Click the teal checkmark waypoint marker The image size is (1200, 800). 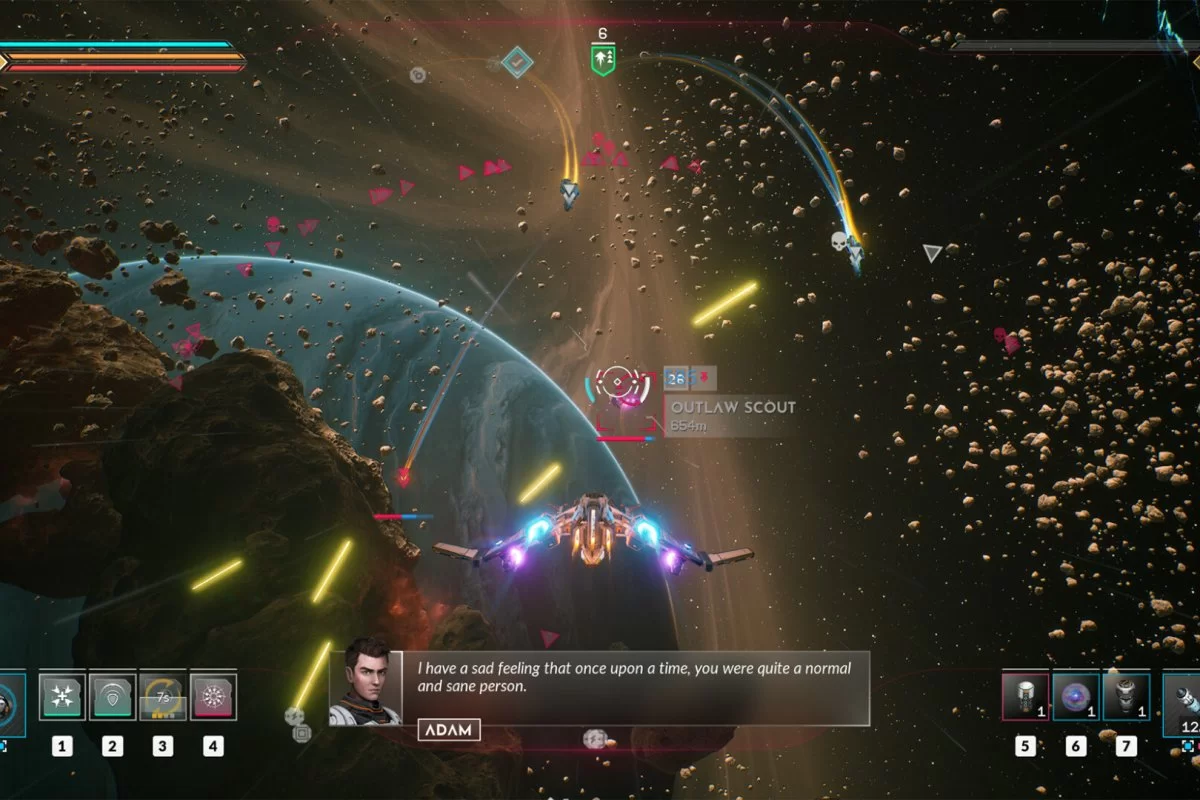point(517,62)
